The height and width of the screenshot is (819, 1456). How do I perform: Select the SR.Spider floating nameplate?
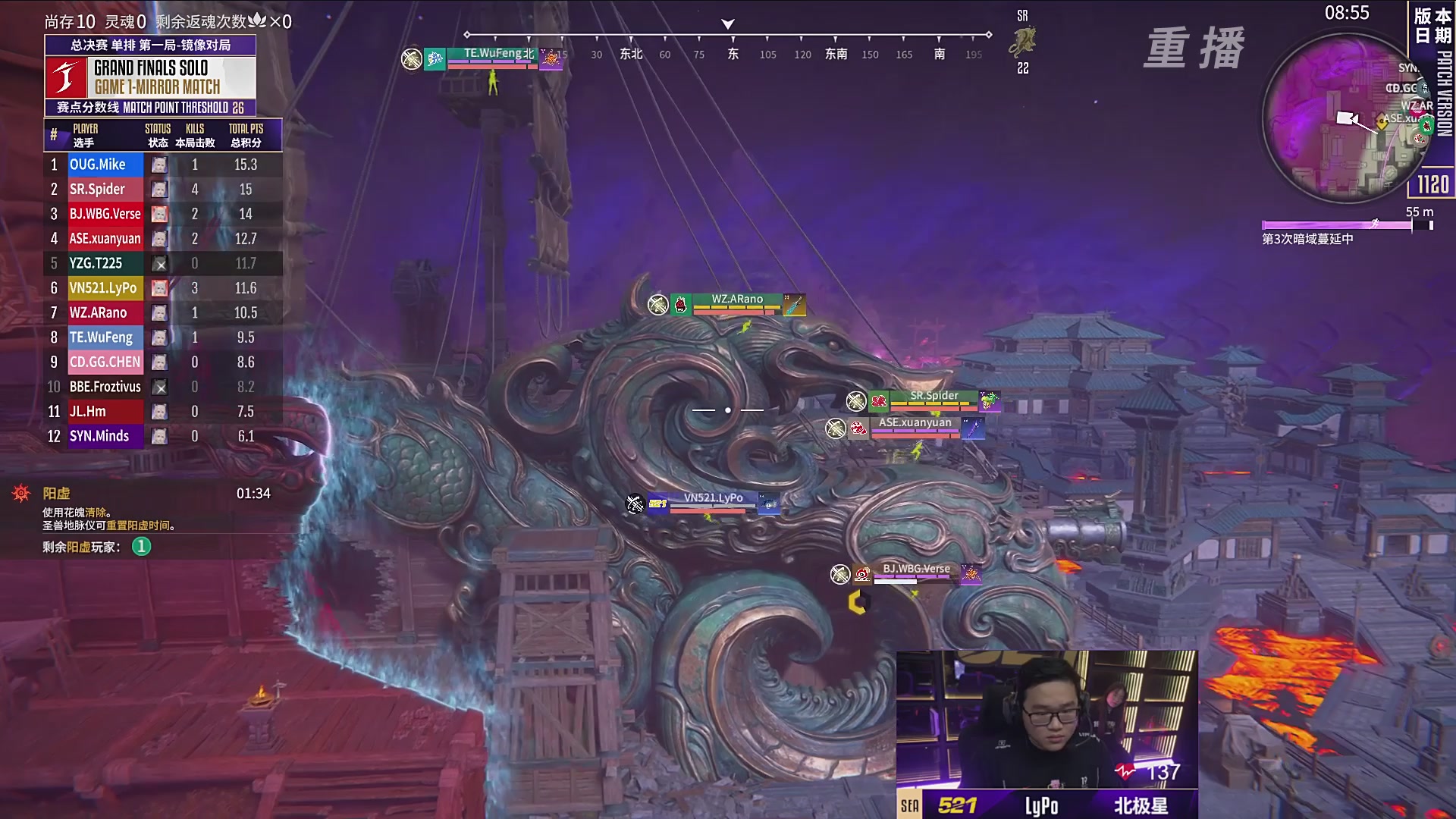[934, 400]
